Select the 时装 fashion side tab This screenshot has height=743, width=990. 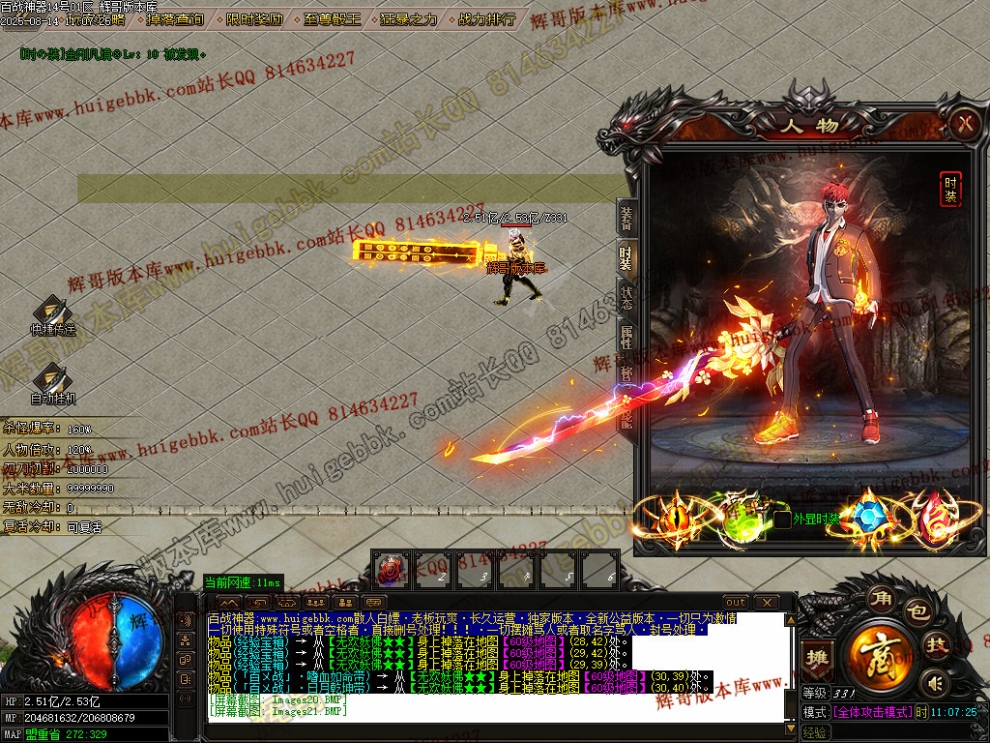(x=626, y=257)
